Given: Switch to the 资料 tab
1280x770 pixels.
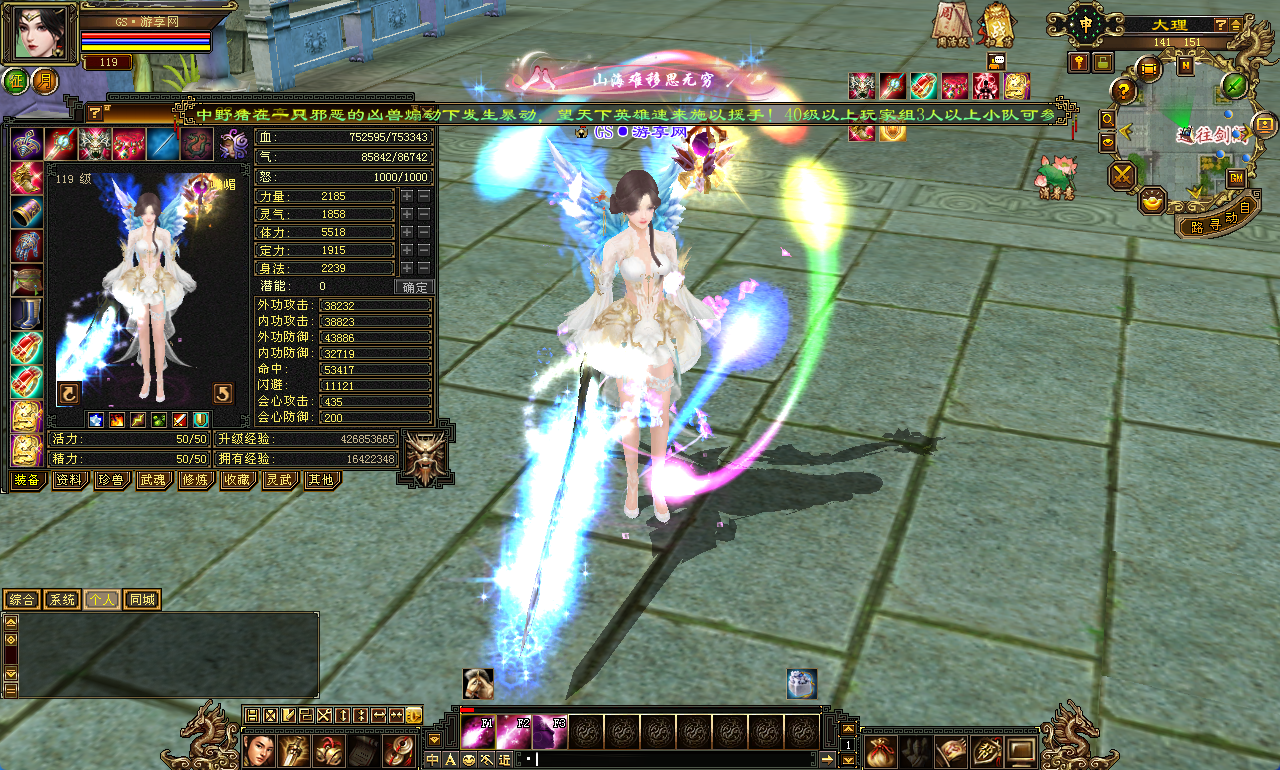Looking at the screenshot, I should click(x=69, y=480).
